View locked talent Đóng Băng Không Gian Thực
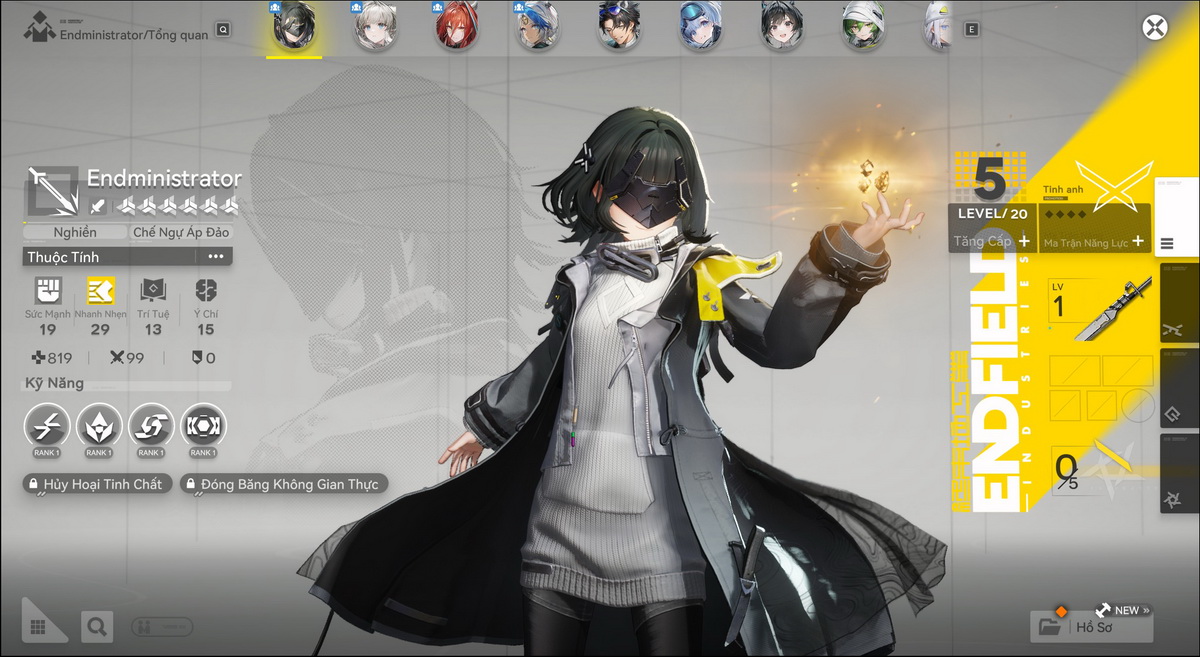 [x=283, y=485]
